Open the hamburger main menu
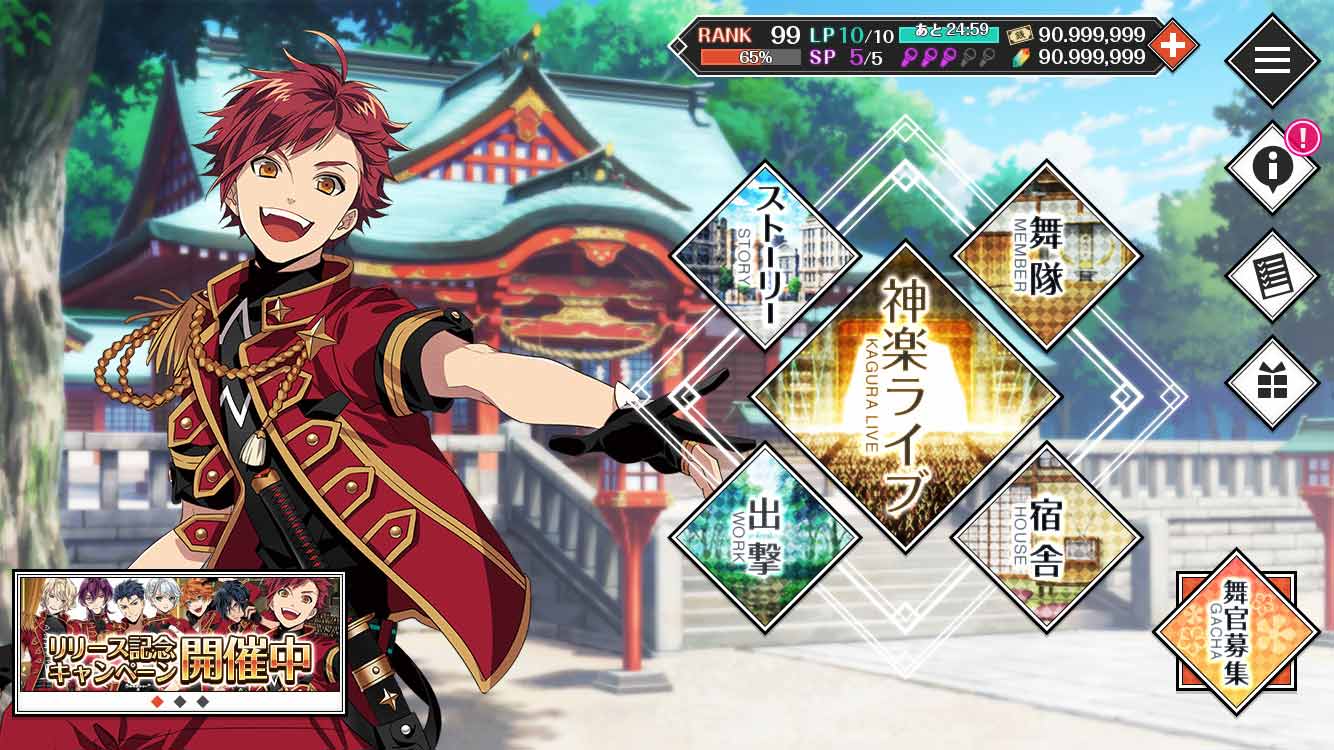The height and width of the screenshot is (750, 1334). tap(1272, 60)
